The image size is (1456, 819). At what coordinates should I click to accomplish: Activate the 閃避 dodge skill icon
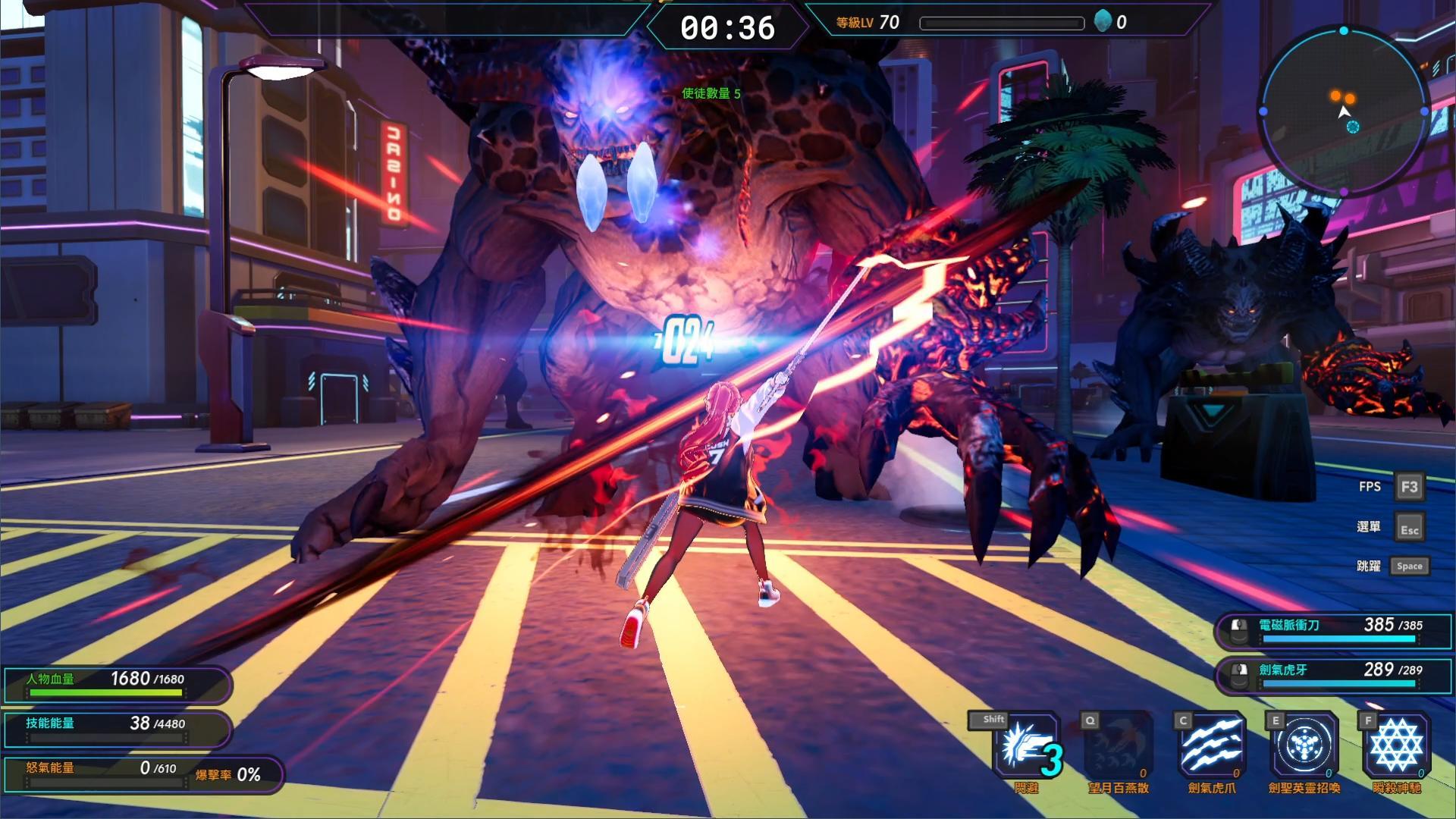point(1027,746)
